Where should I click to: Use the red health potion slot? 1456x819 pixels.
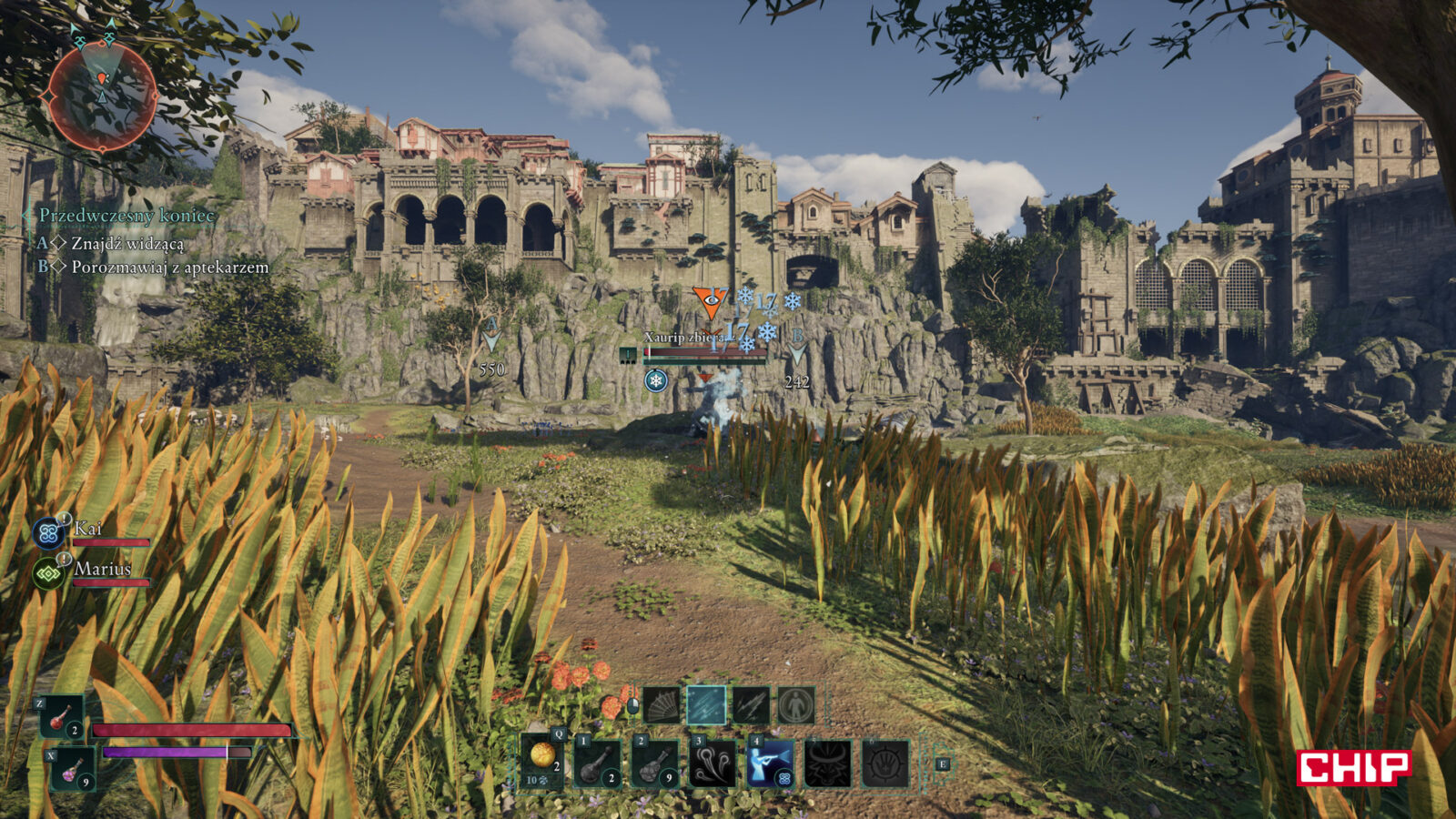pyautogui.click(x=61, y=717)
